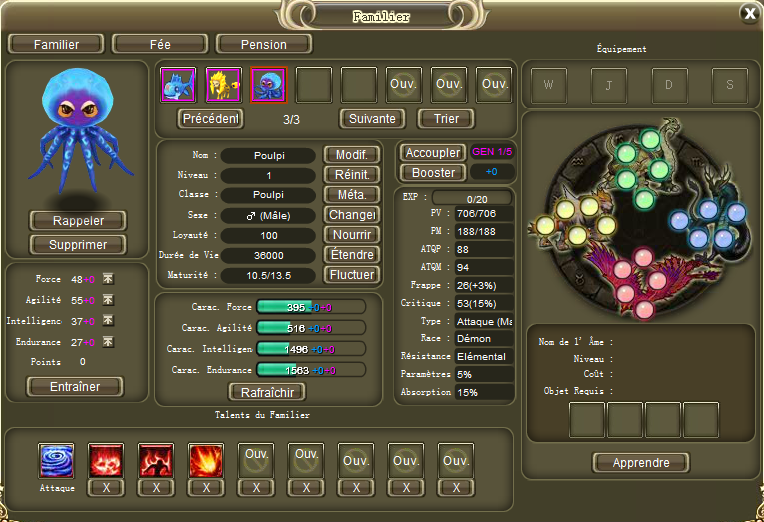Delete the pet with Supprimer
Image resolution: width=764 pixels, height=522 pixels.
[x=77, y=244]
